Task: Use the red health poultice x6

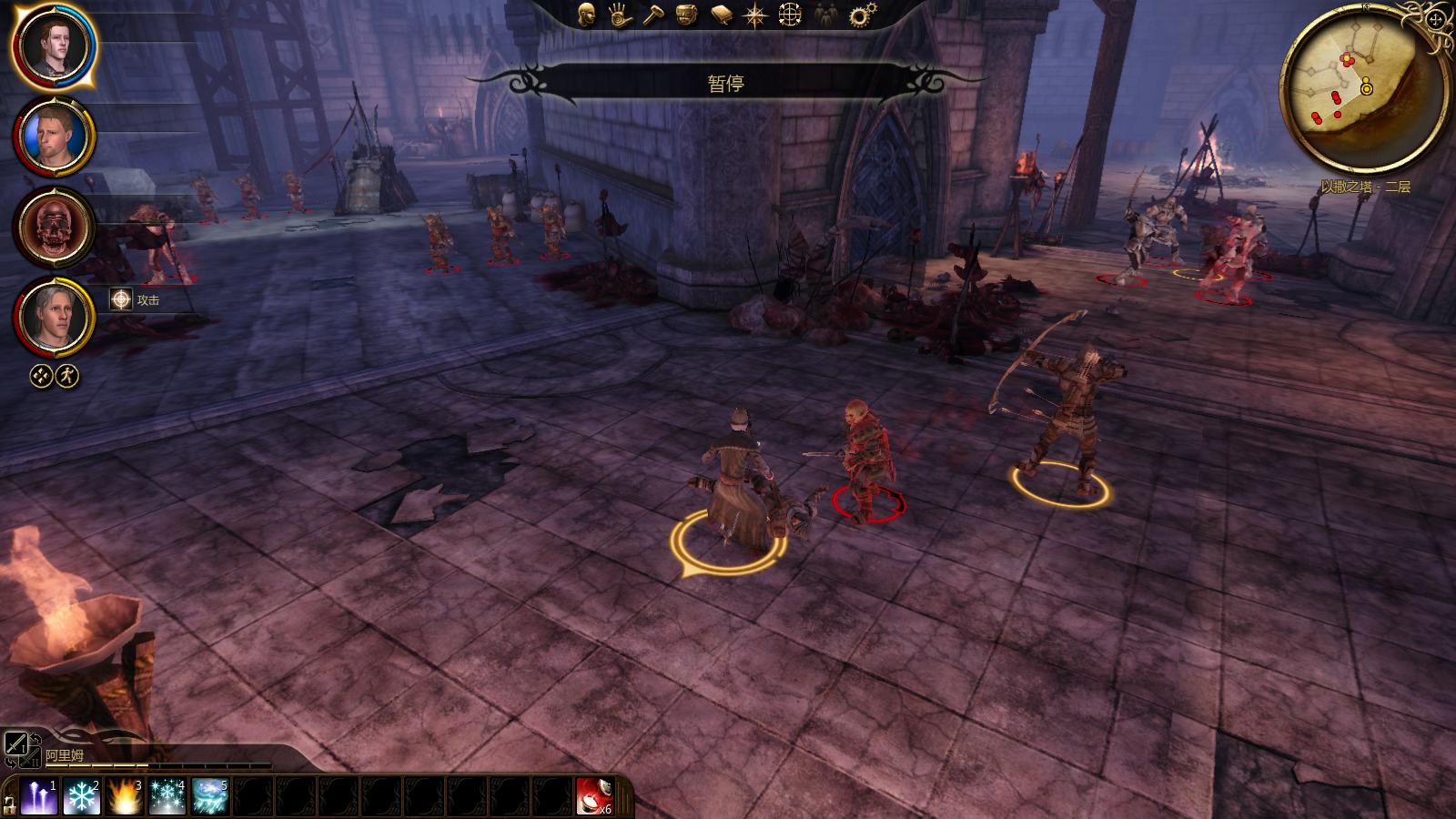Action: tap(594, 797)
